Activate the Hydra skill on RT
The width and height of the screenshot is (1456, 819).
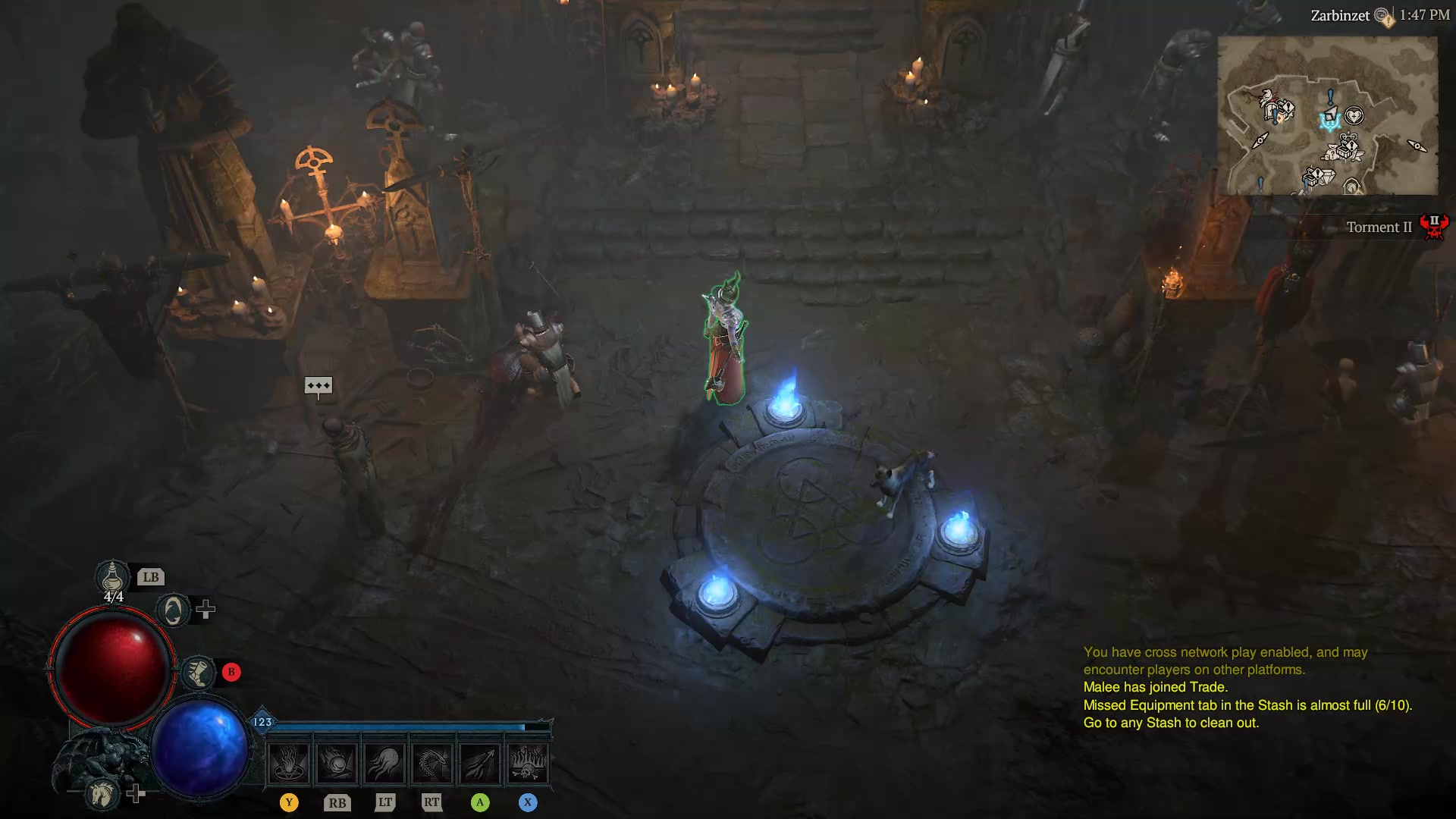coord(432,762)
